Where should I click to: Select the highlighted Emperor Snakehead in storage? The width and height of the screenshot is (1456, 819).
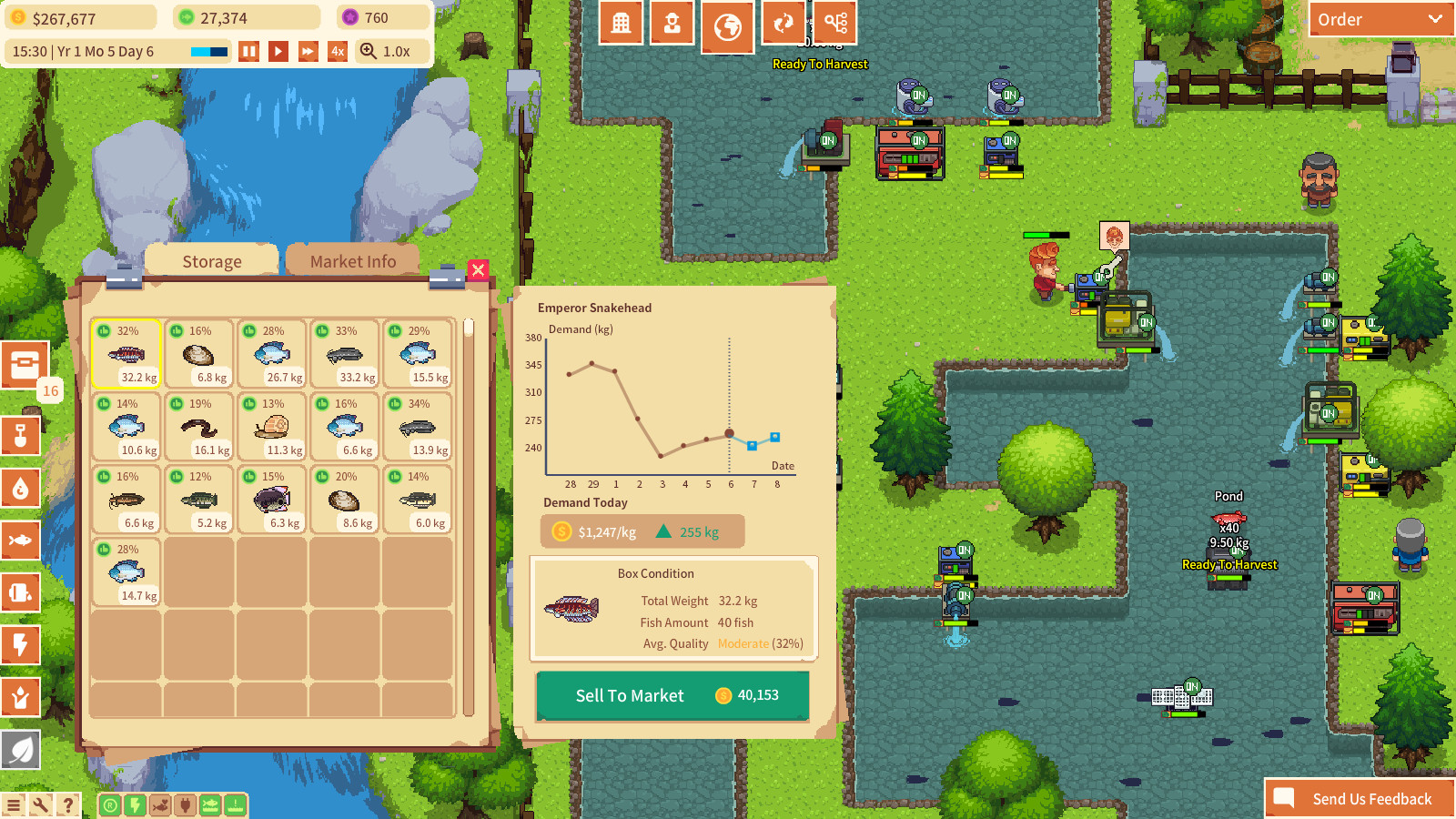click(x=126, y=355)
